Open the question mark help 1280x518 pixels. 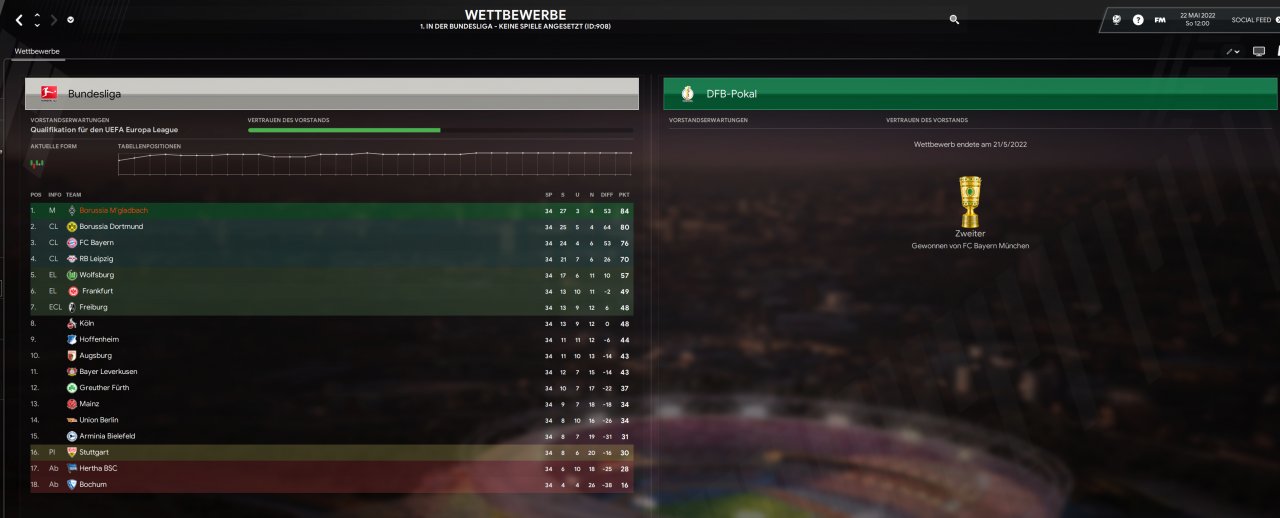1138,20
